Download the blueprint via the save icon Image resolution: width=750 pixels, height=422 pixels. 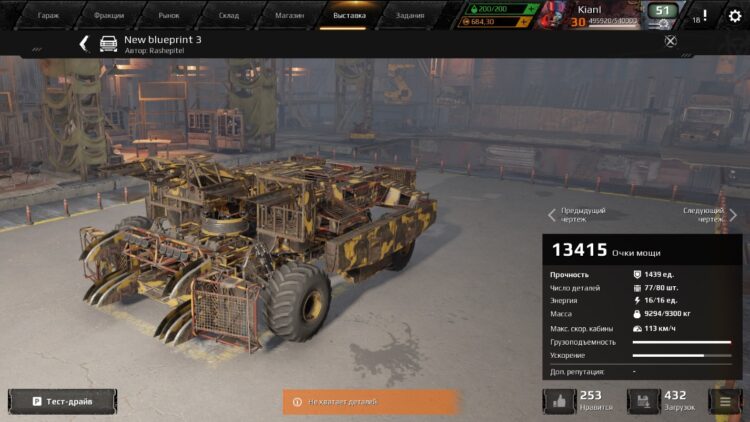(643, 401)
